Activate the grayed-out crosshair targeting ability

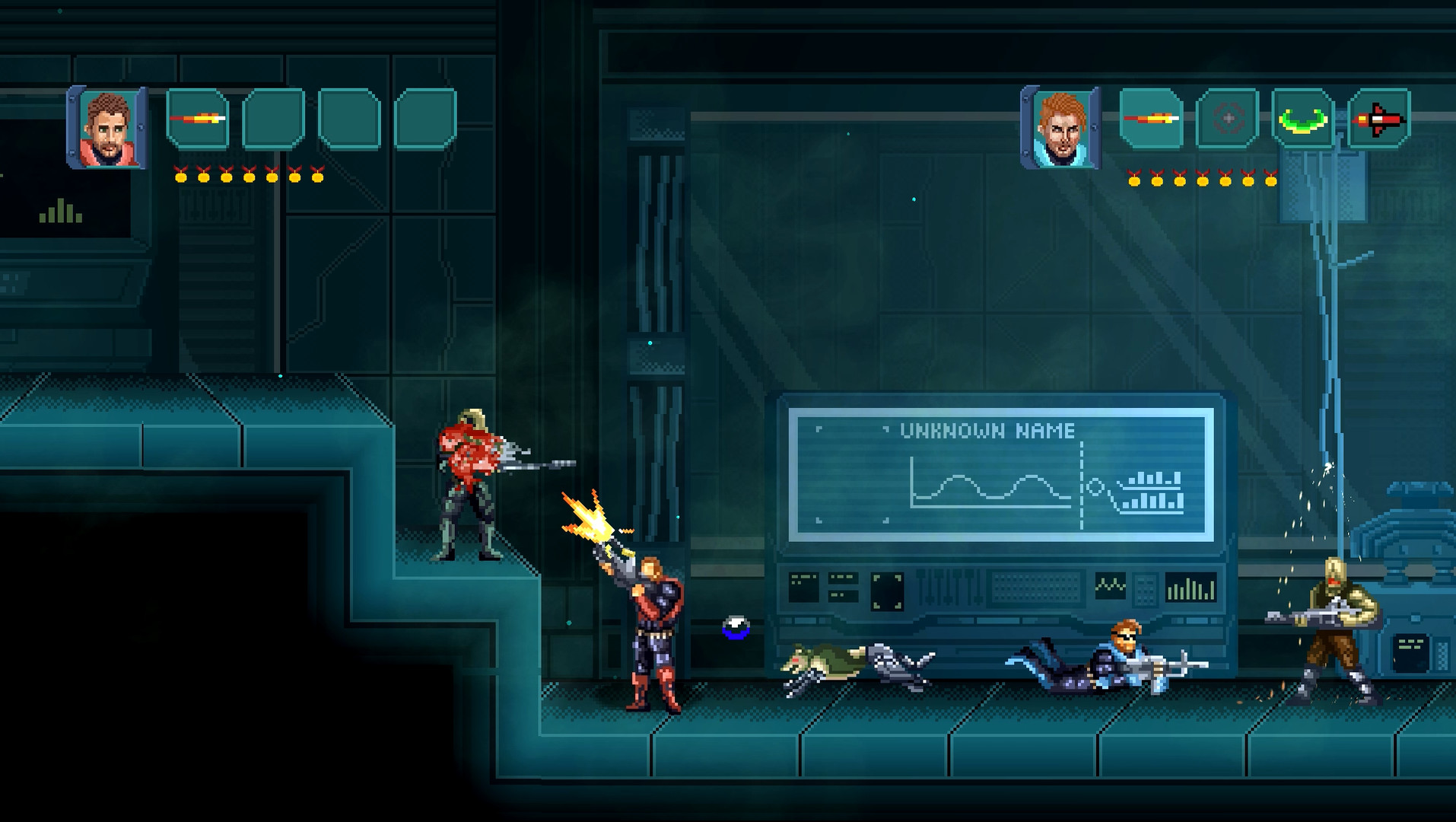point(1227,119)
